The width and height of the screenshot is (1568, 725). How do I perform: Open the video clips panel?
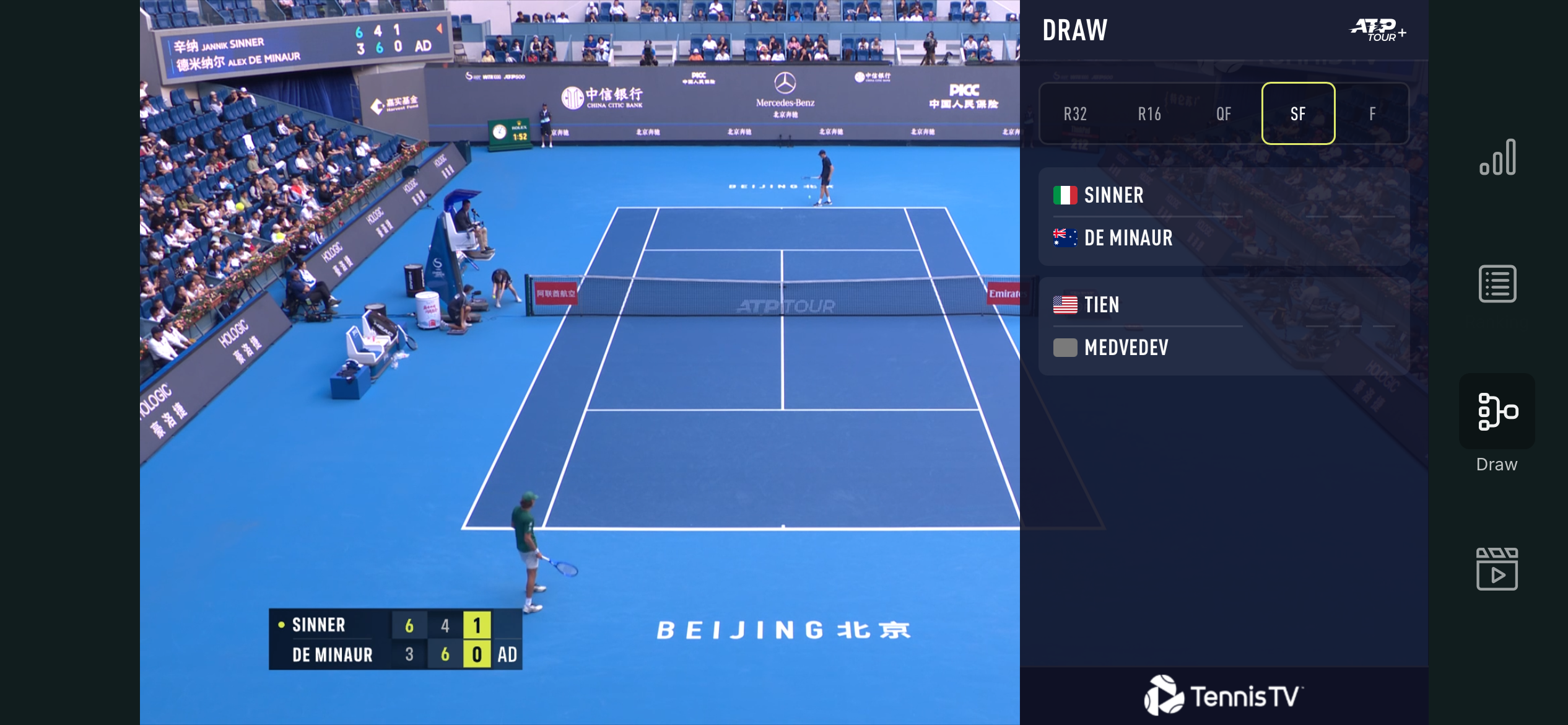coord(1497,569)
